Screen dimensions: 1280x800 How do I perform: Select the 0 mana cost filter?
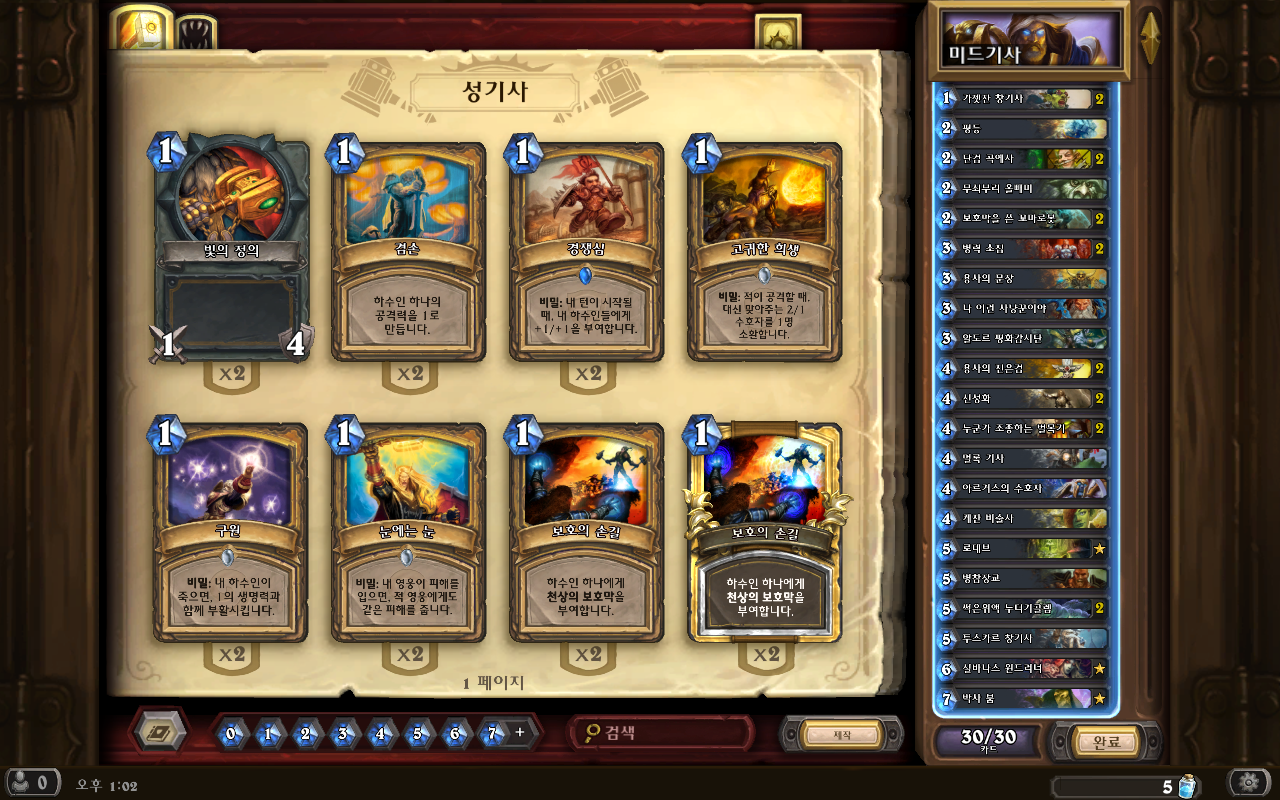click(231, 733)
